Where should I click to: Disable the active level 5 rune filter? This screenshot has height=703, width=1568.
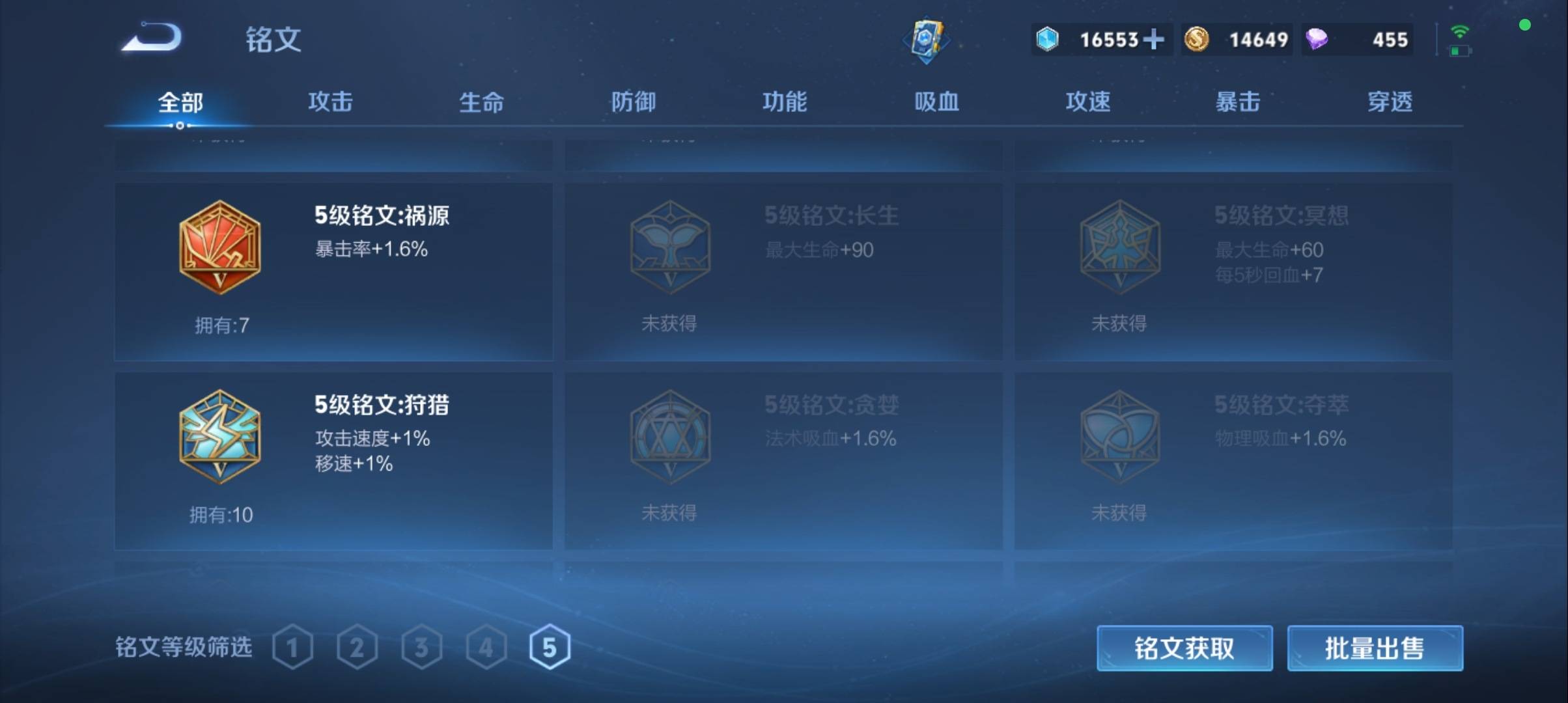coord(551,646)
